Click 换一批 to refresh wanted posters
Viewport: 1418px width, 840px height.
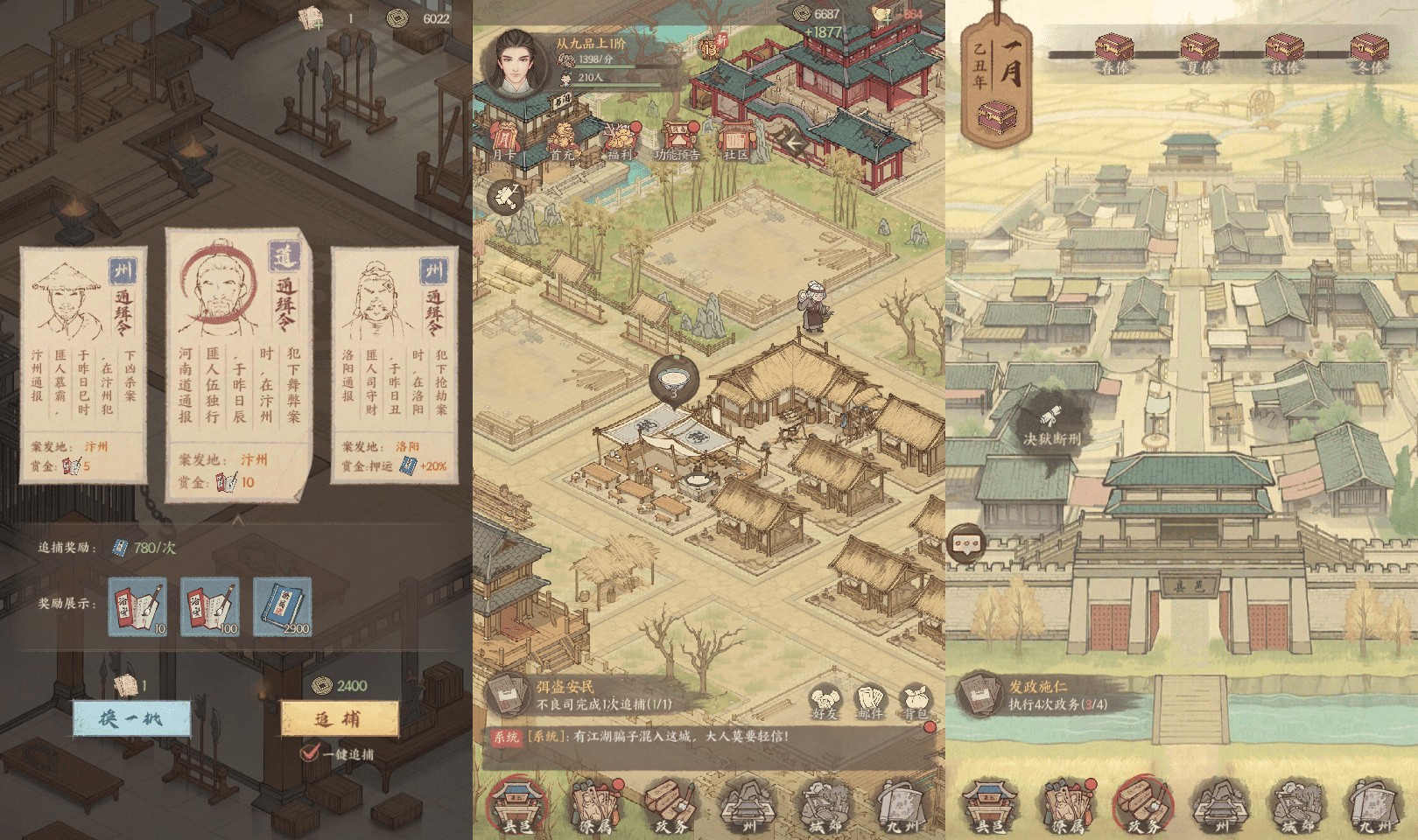point(130,718)
